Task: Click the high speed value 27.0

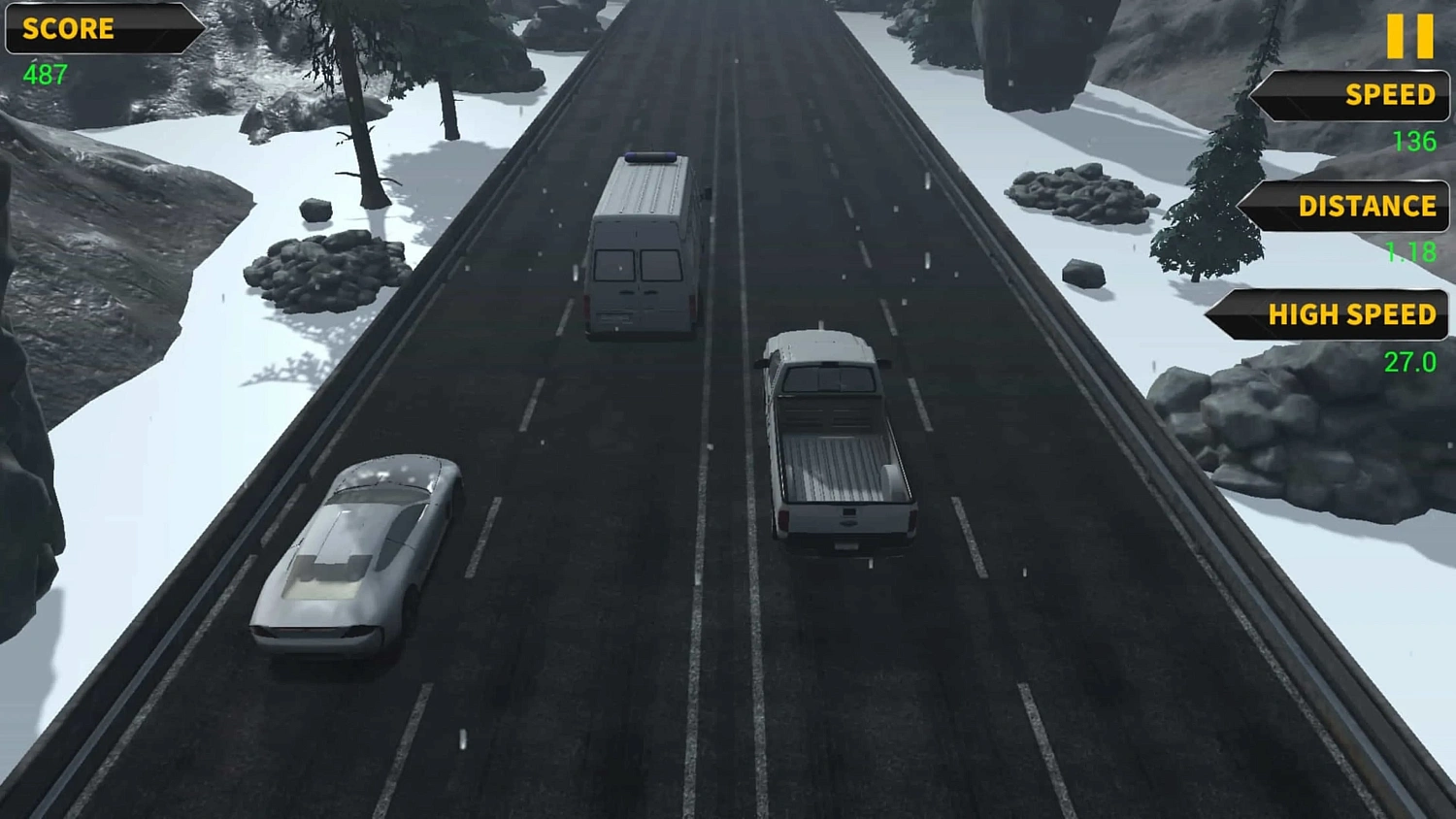Action: [x=1410, y=364]
